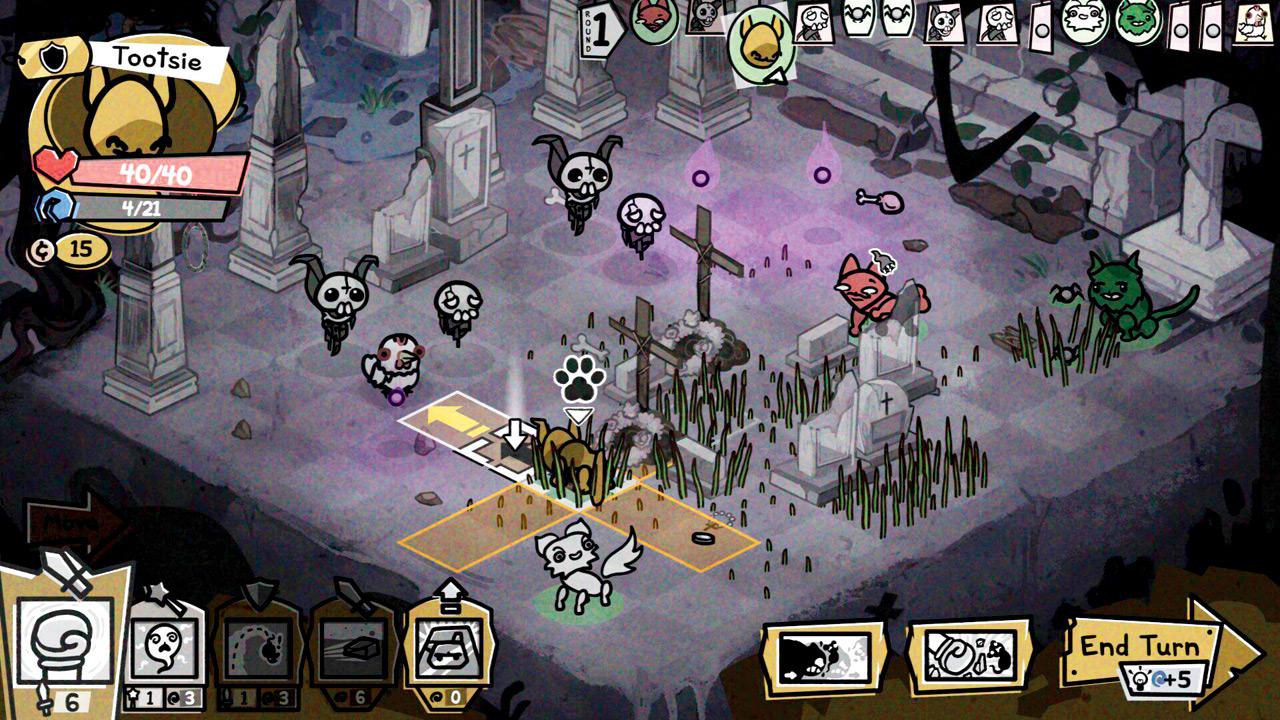This screenshot has height=720, width=1280.
Task: Use the sliding brick attack ability
Action: [353, 647]
